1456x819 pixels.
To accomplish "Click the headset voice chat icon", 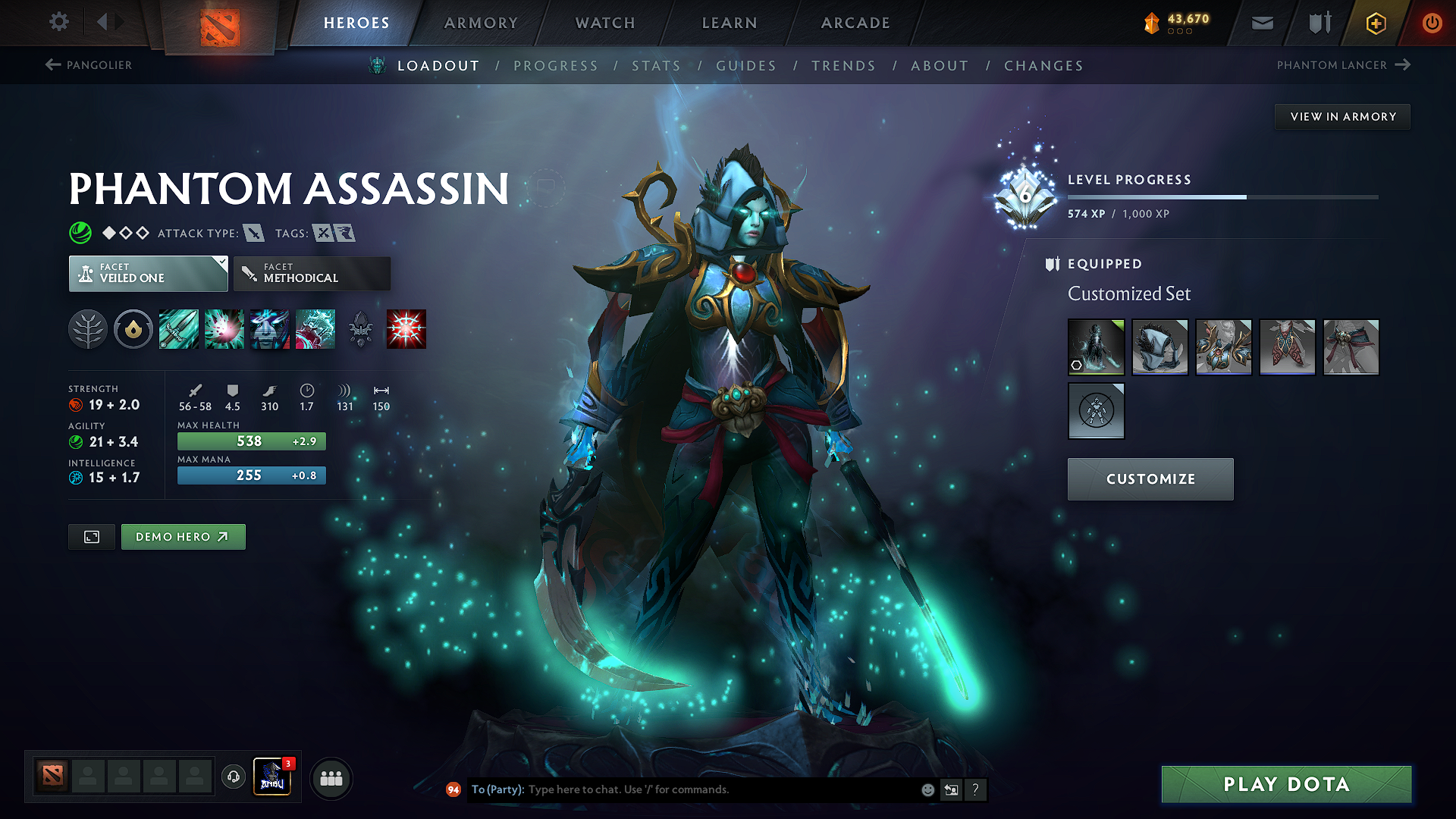I will 233,778.
